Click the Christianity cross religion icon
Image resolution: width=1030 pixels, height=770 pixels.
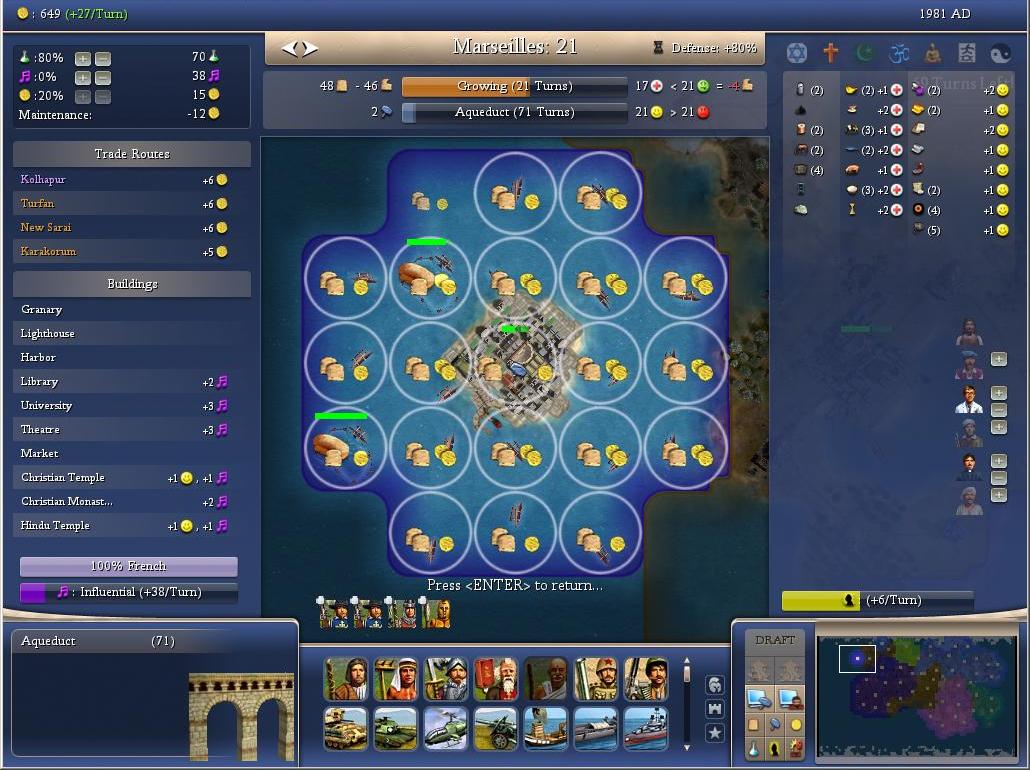[830, 52]
